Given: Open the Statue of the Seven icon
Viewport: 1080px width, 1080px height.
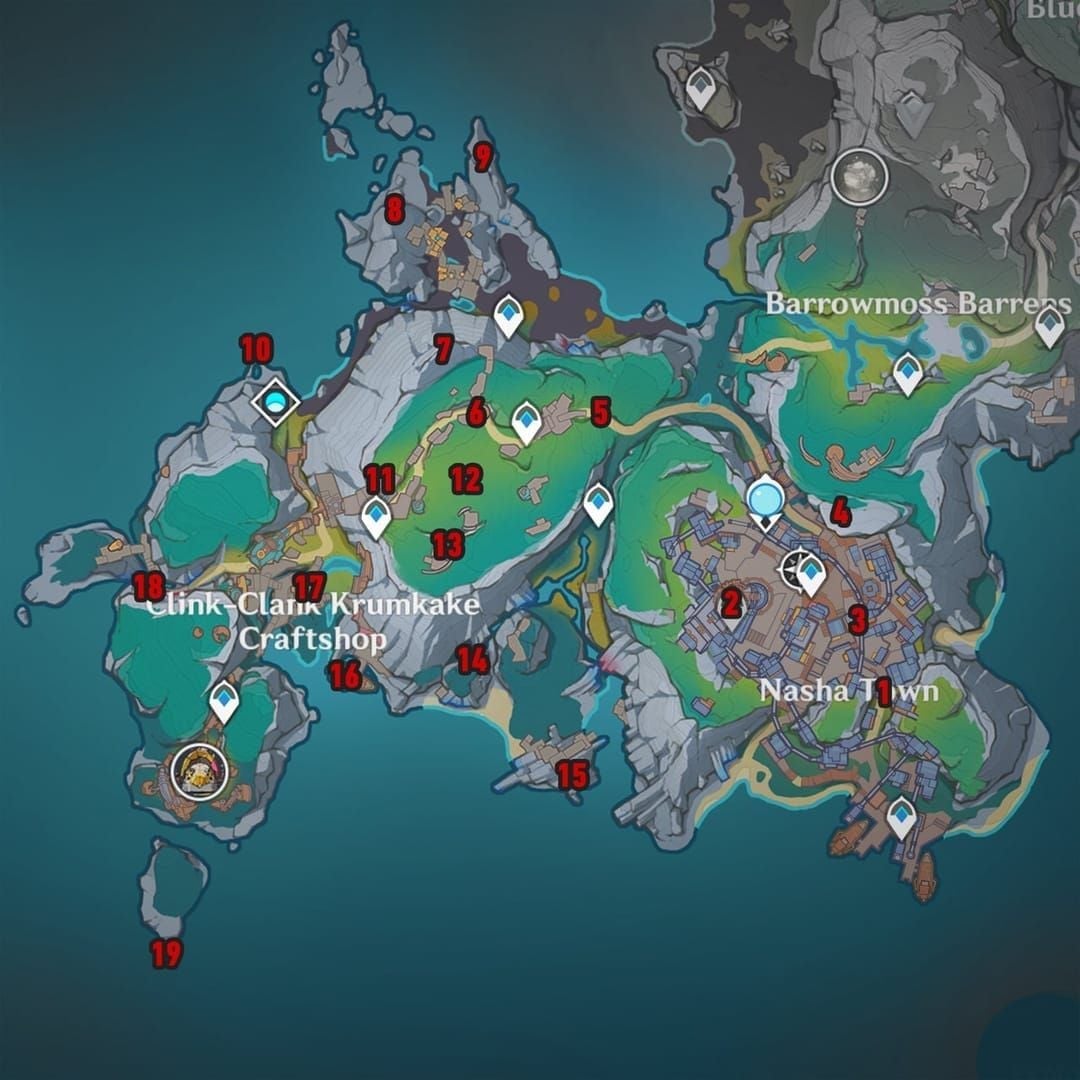Looking at the screenshot, I should [766, 497].
